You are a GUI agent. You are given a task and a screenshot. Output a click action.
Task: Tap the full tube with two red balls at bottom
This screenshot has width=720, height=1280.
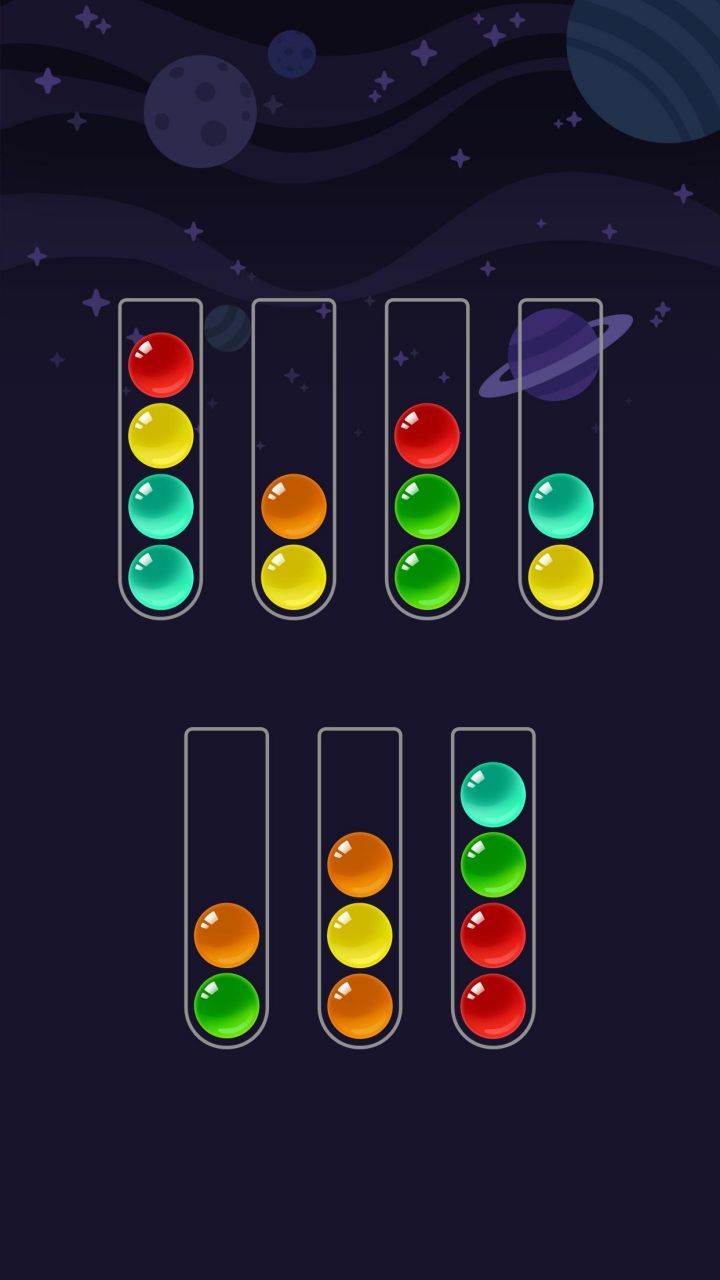493,888
